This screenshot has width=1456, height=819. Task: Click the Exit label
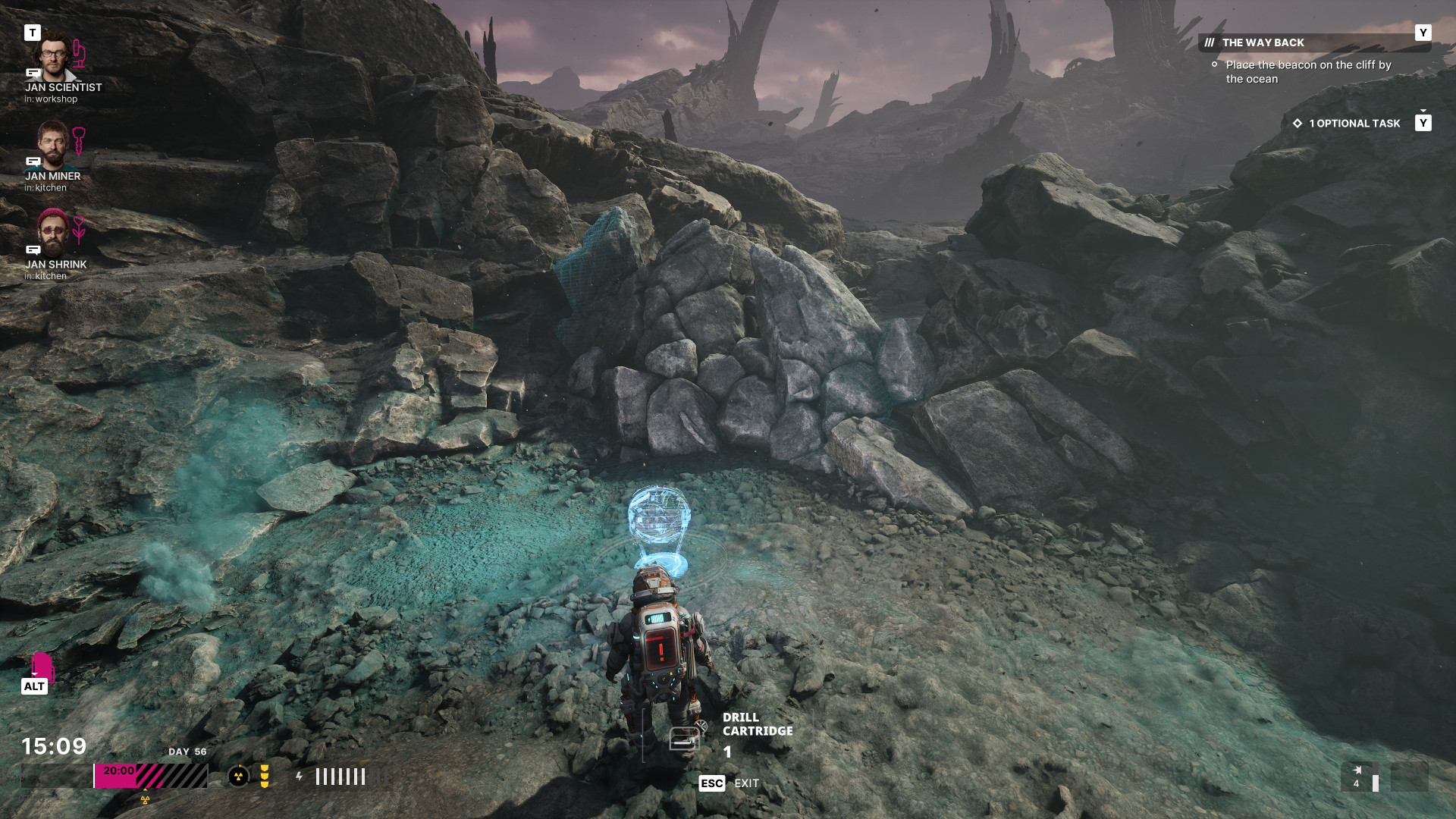pyautogui.click(x=746, y=783)
